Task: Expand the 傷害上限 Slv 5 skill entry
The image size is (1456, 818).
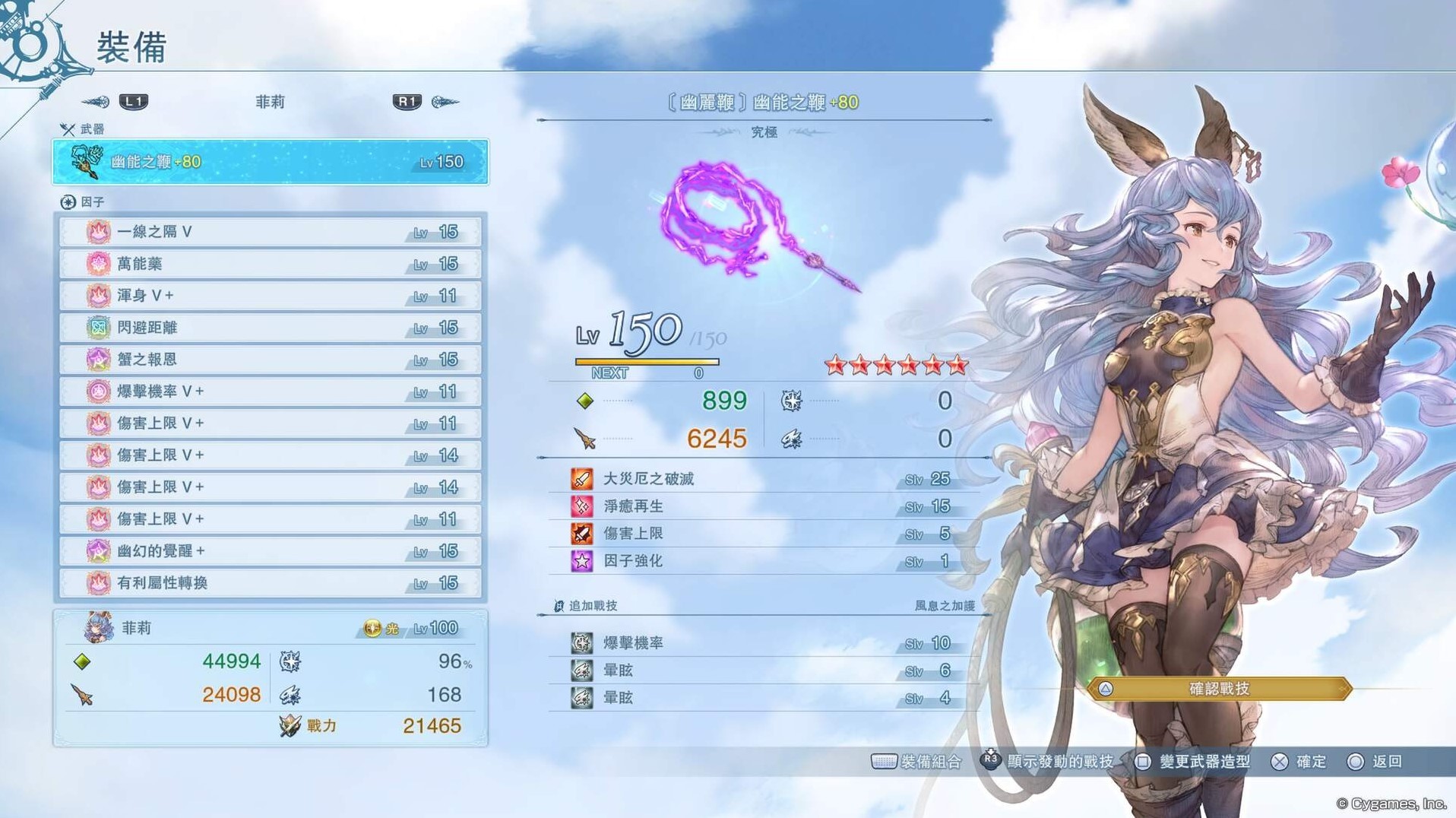Action: (x=760, y=534)
